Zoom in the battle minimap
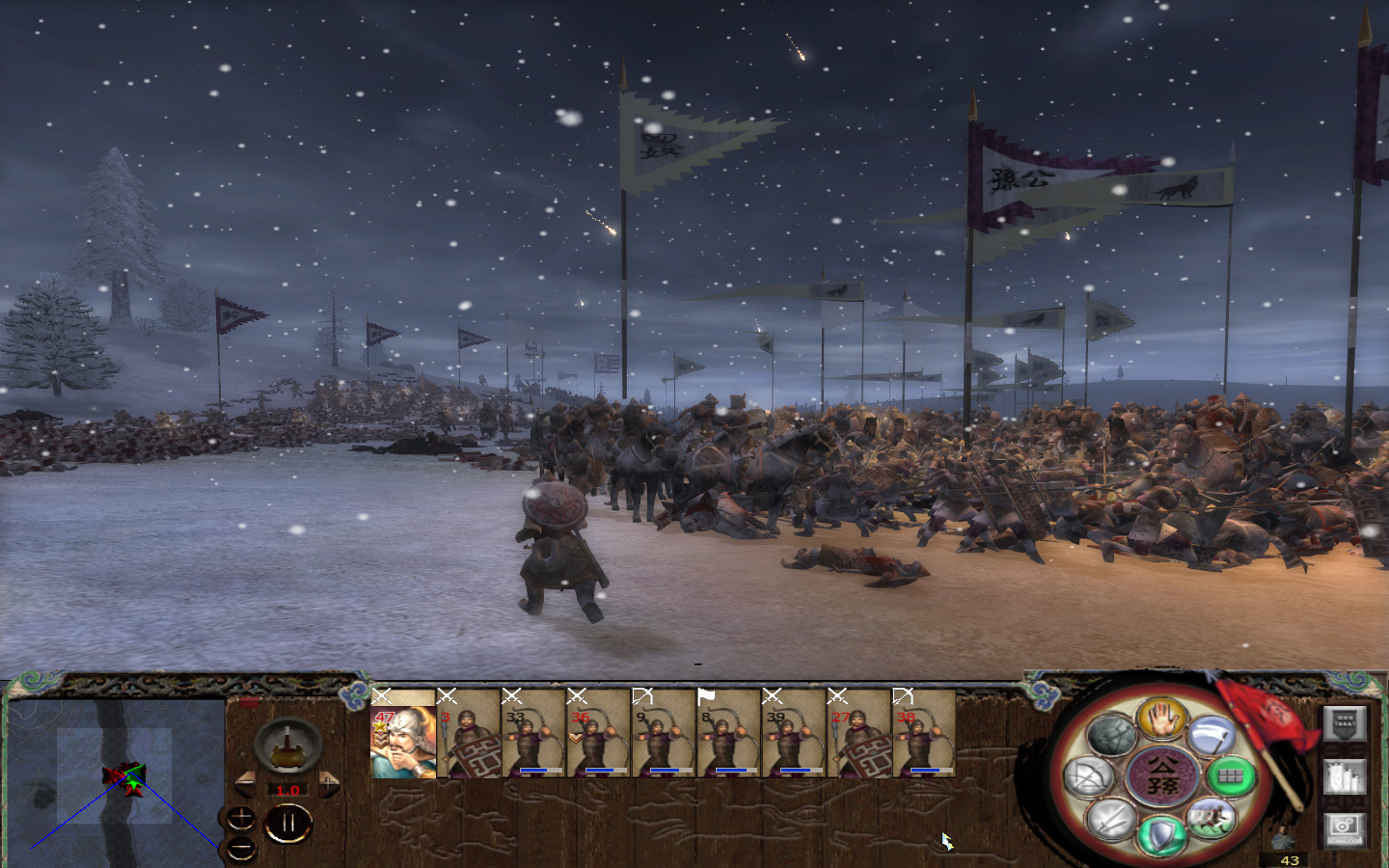The width and height of the screenshot is (1389, 868). pos(240,820)
